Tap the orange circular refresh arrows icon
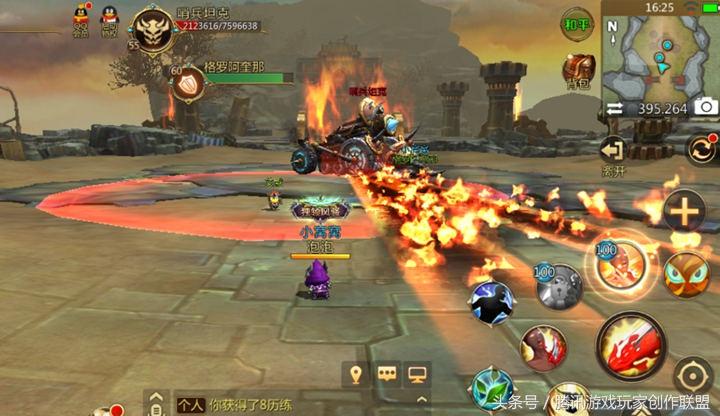Screen dimensions: 720x416 (x=702, y=150)
